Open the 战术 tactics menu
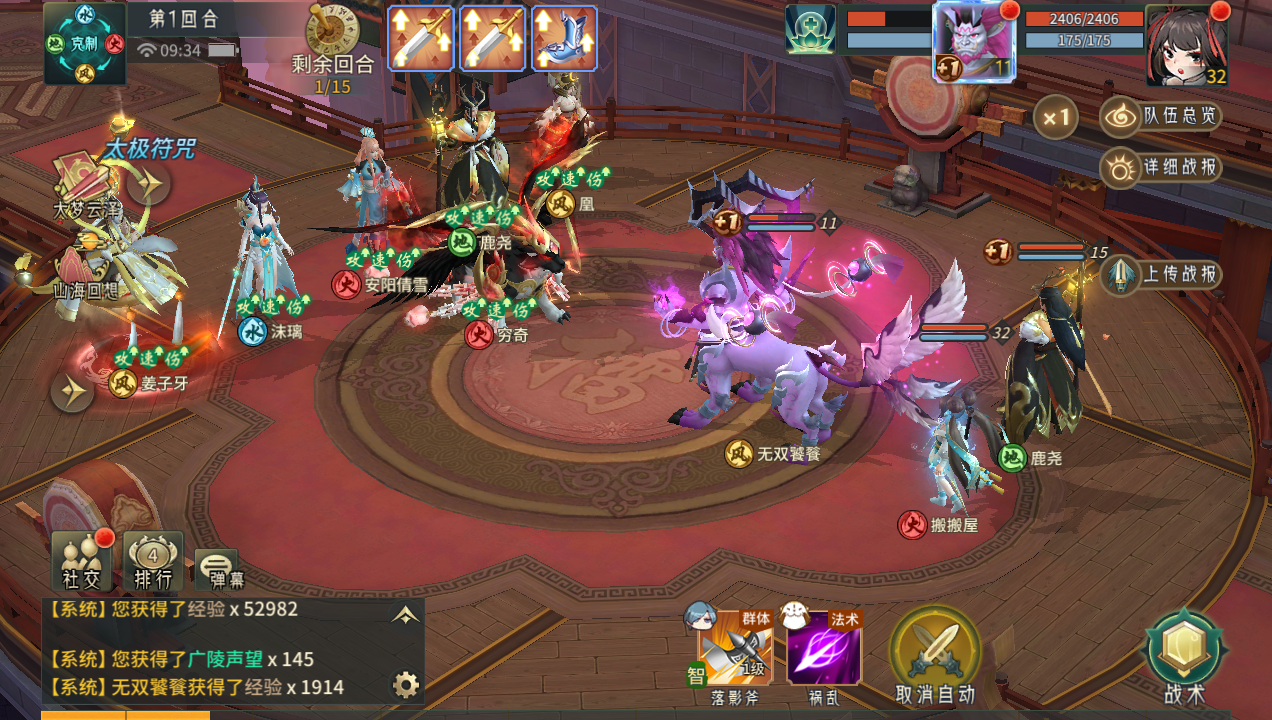 [x=1185, y=655]
